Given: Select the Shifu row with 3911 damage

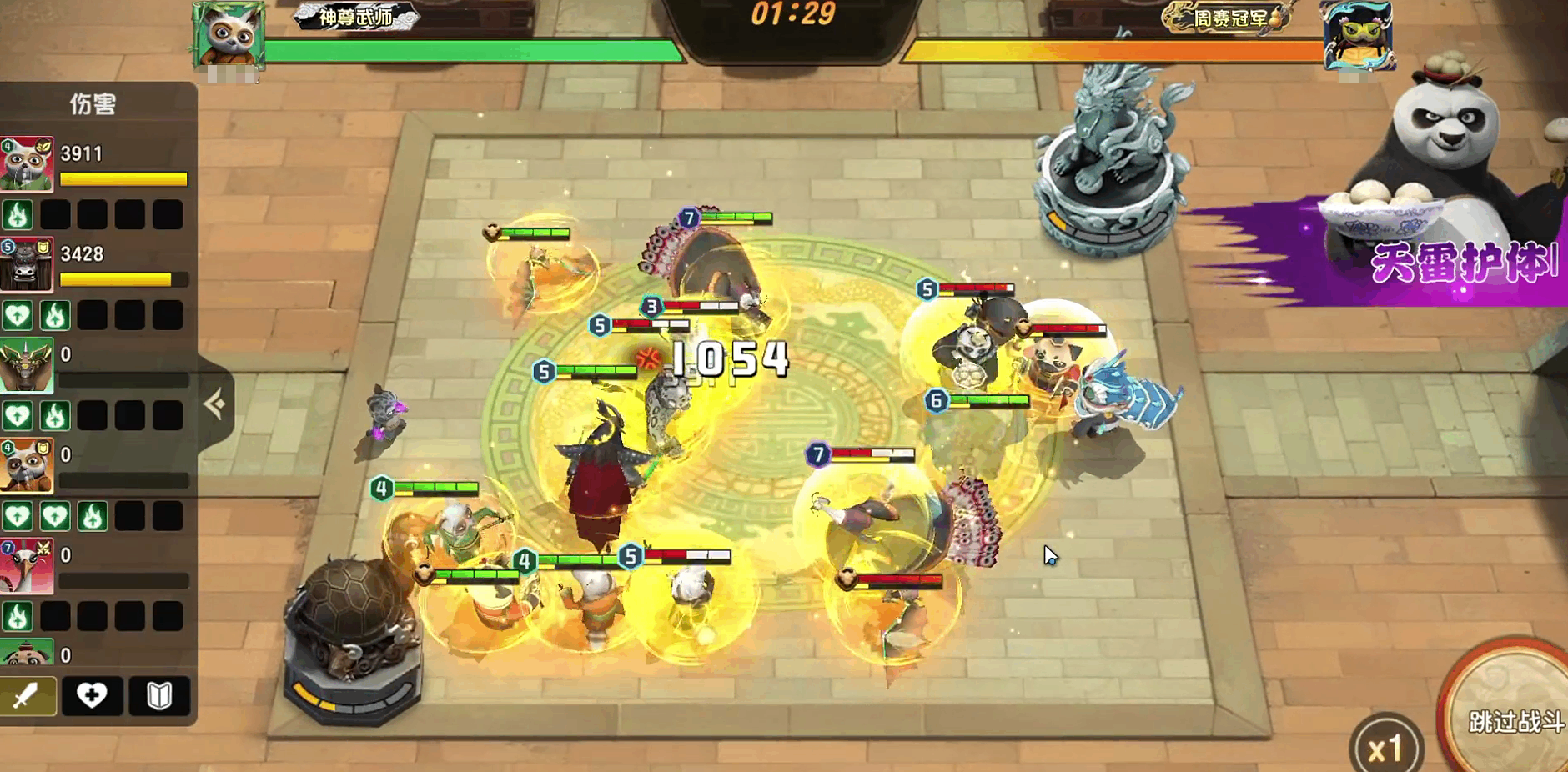Looking at the screenshot, I should tap(96, 165).
